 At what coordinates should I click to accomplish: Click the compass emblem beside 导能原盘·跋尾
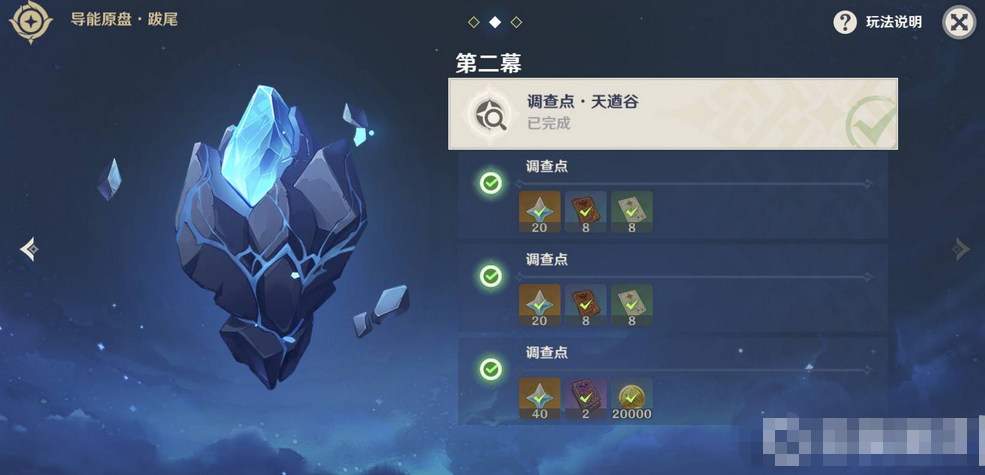30,22
